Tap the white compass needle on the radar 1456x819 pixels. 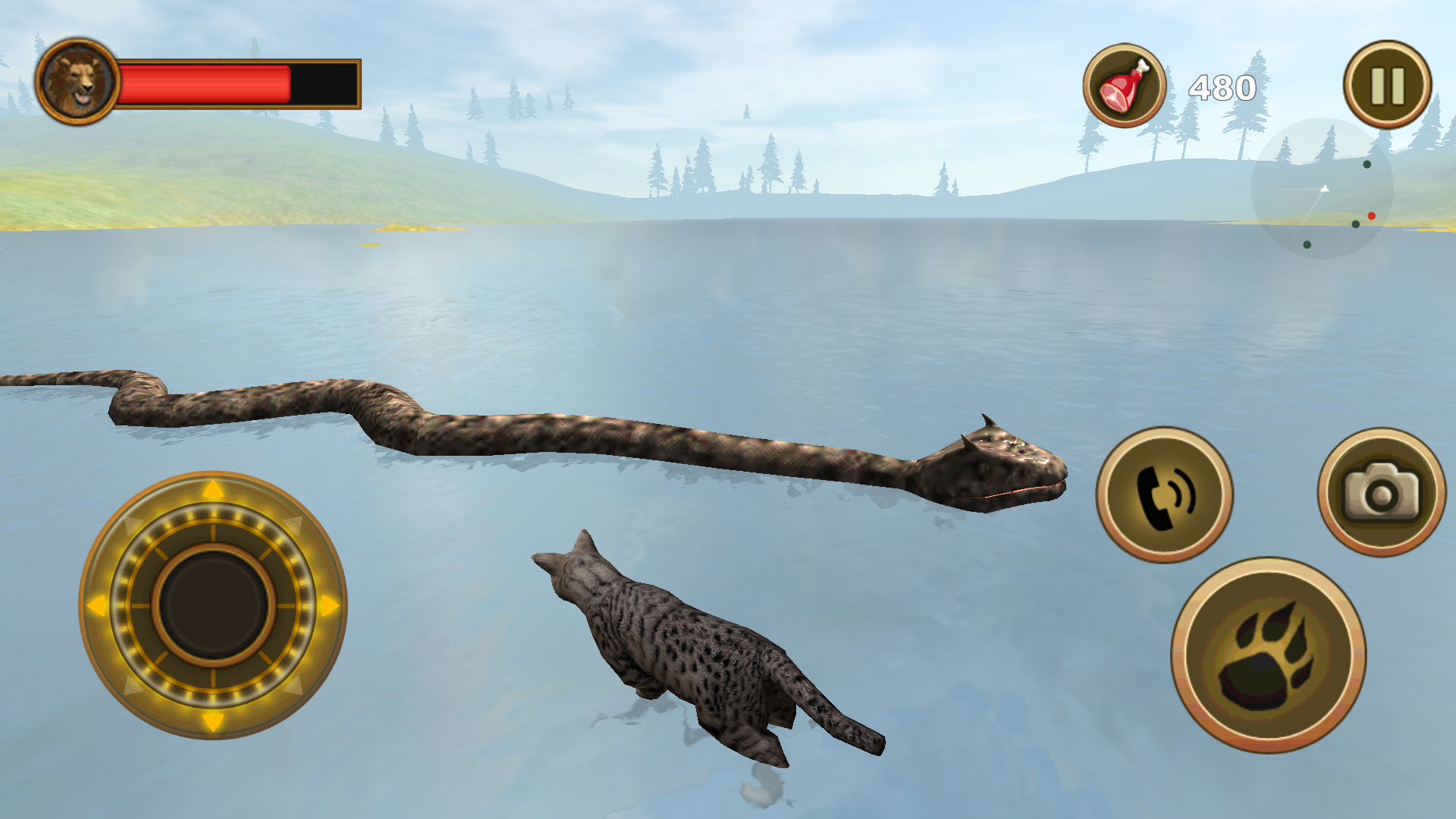tap(1325, 189)
